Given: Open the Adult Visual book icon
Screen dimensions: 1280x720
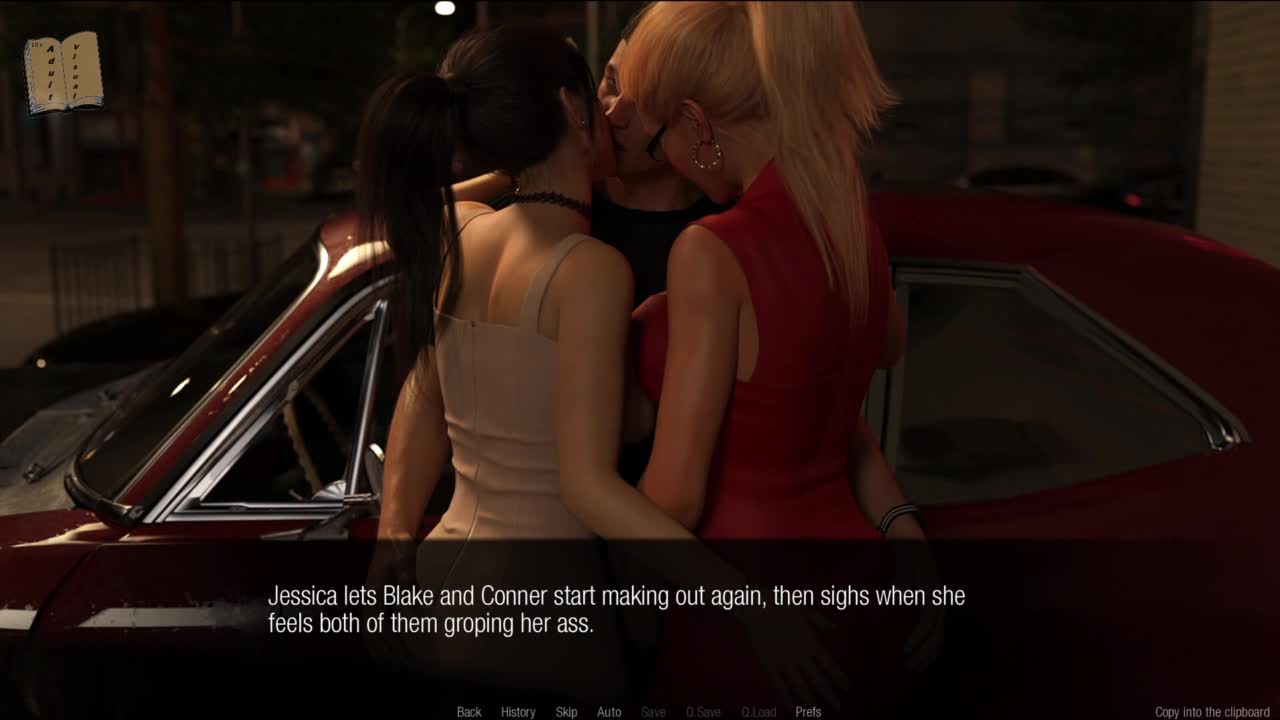Looking at the screenshot, I should click(x=63, y=72).
